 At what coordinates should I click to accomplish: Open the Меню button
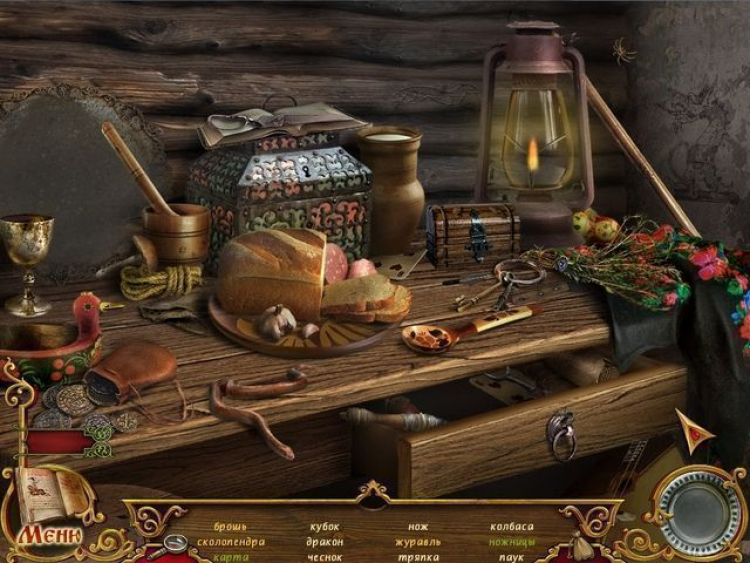pyautogui.click(x=47, y=535)
